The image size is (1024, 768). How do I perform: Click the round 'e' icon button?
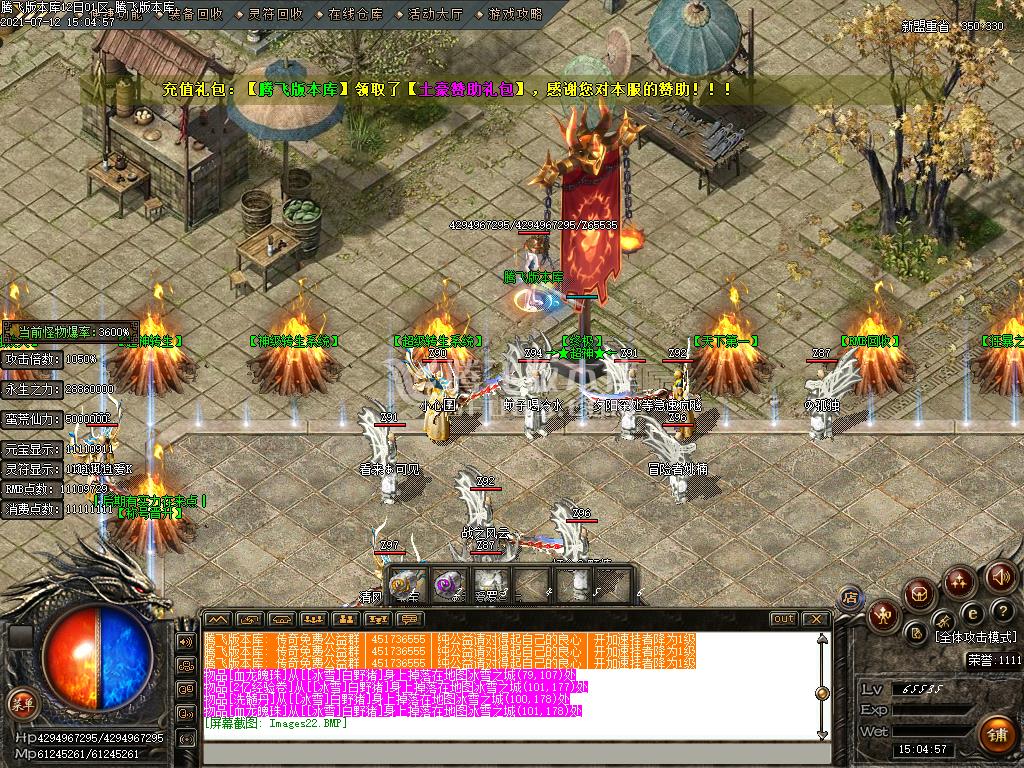point(970,612)
